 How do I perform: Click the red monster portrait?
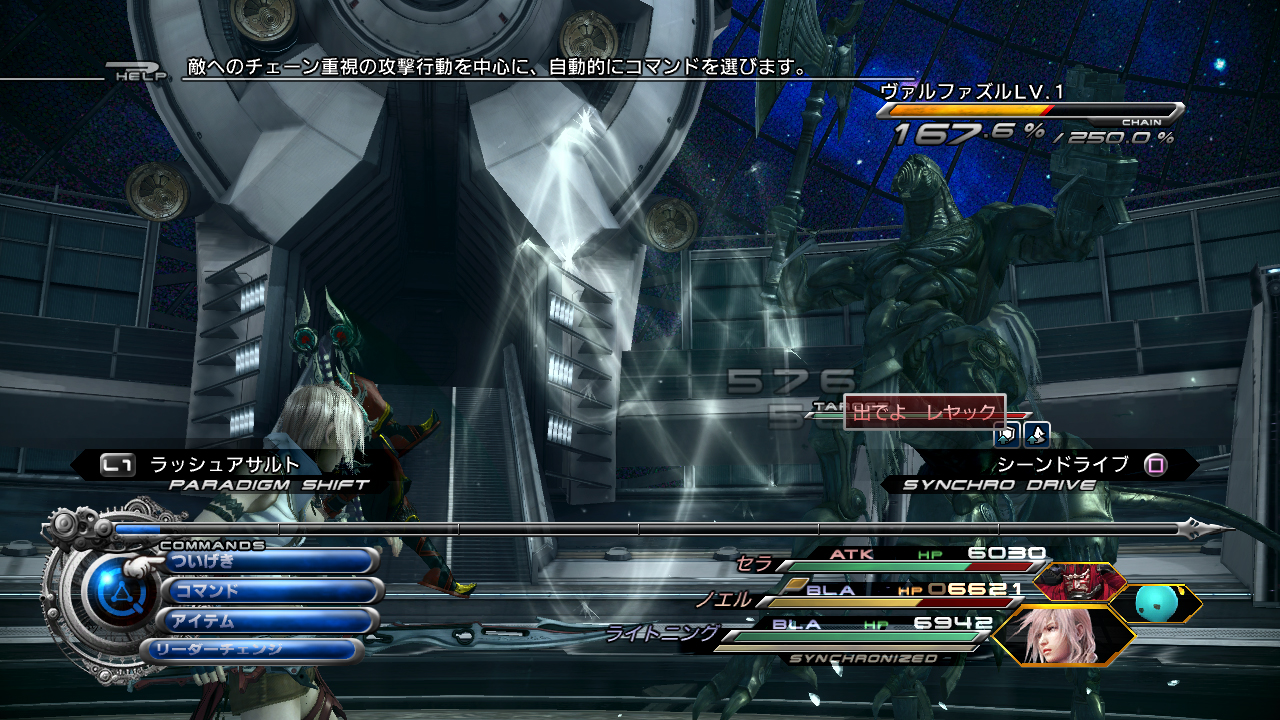point(1078,581)
